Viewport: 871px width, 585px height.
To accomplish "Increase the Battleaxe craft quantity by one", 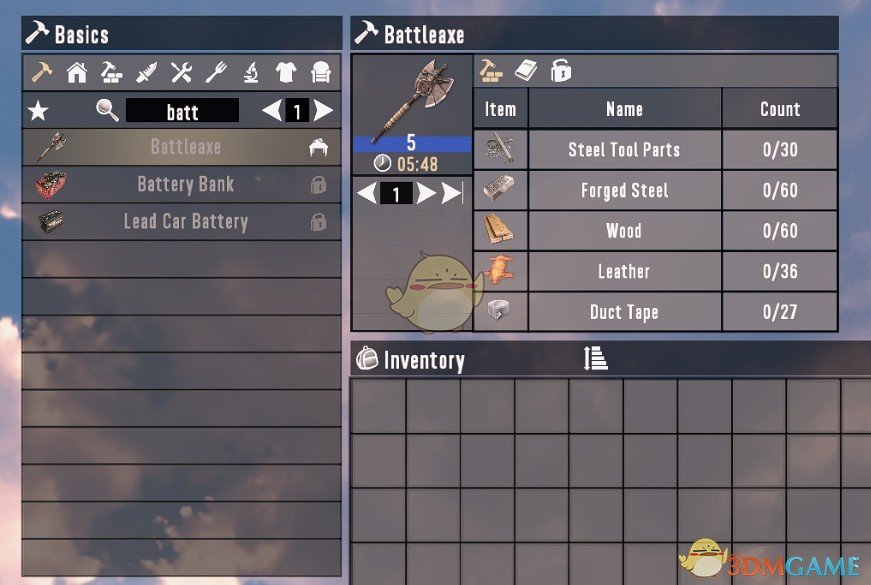I will (426, 194).
